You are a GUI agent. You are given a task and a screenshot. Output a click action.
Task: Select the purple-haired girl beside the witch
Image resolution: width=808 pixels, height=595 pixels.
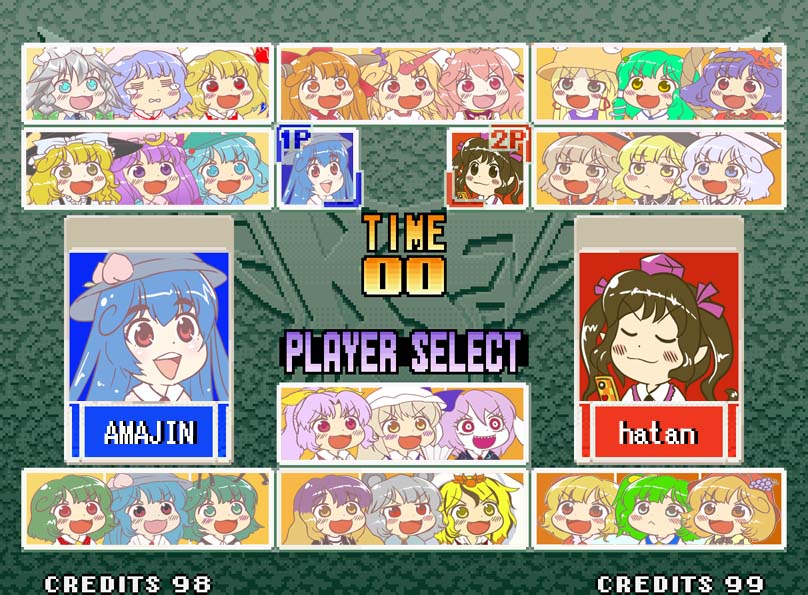tap(147, 172)
